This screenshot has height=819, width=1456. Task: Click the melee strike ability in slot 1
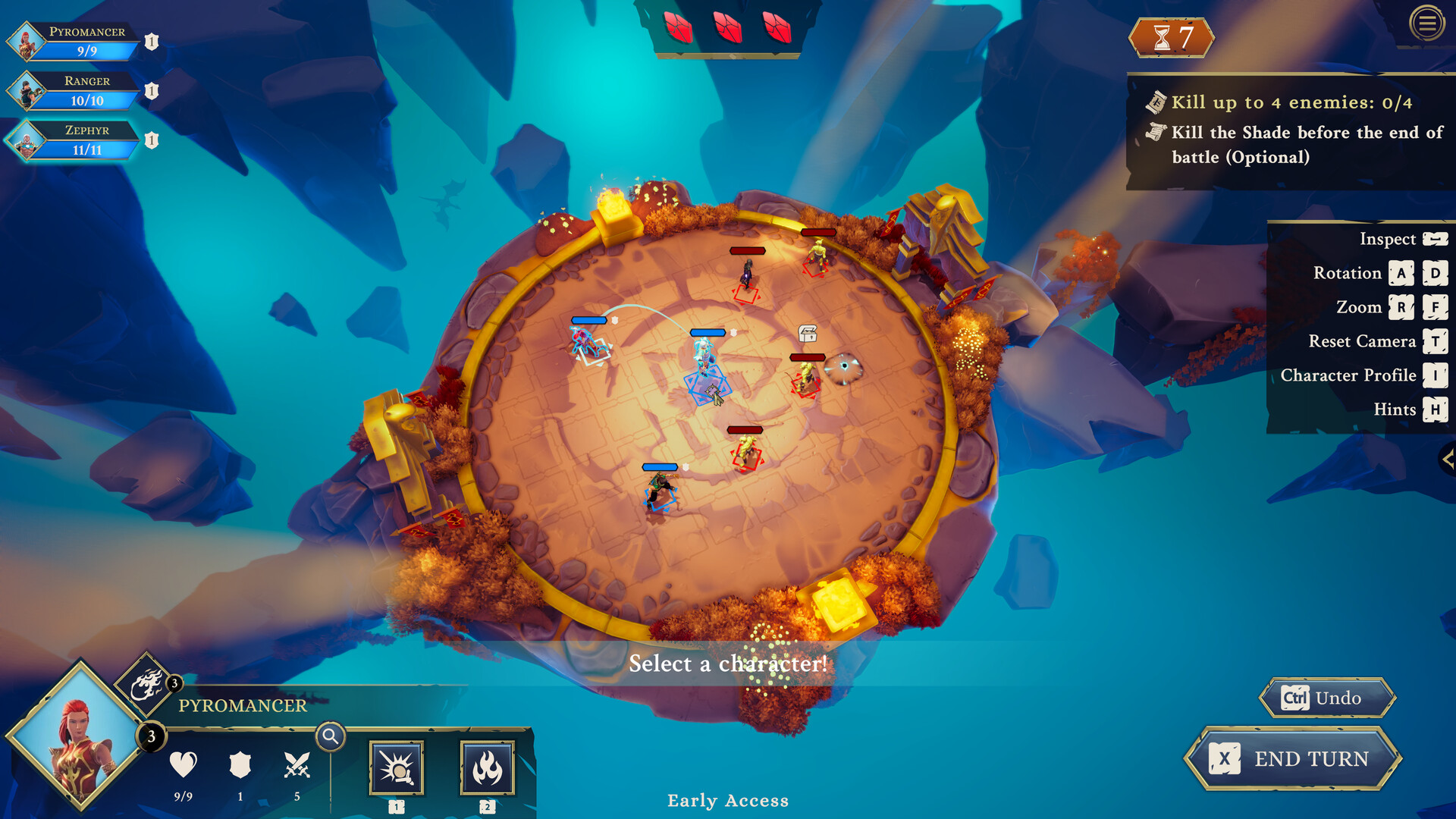(397, 769)
